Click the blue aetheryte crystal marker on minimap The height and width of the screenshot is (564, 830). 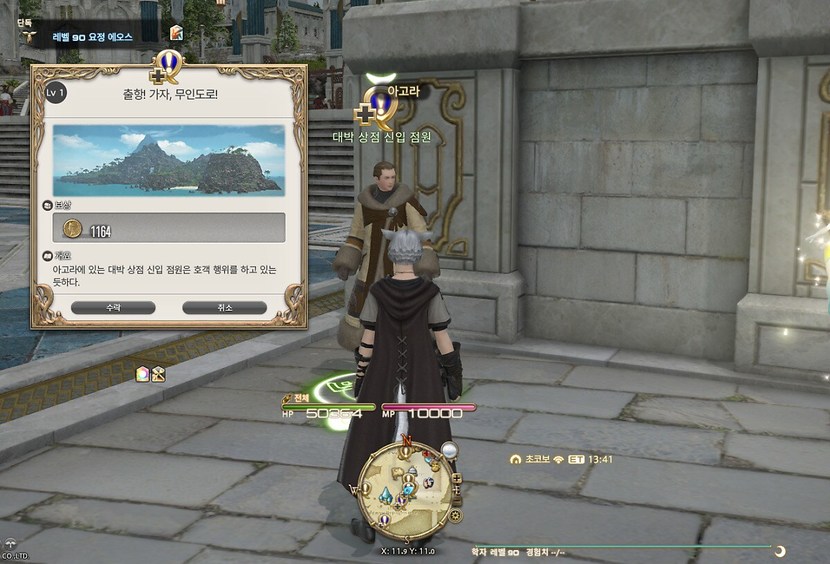[386, 495]
